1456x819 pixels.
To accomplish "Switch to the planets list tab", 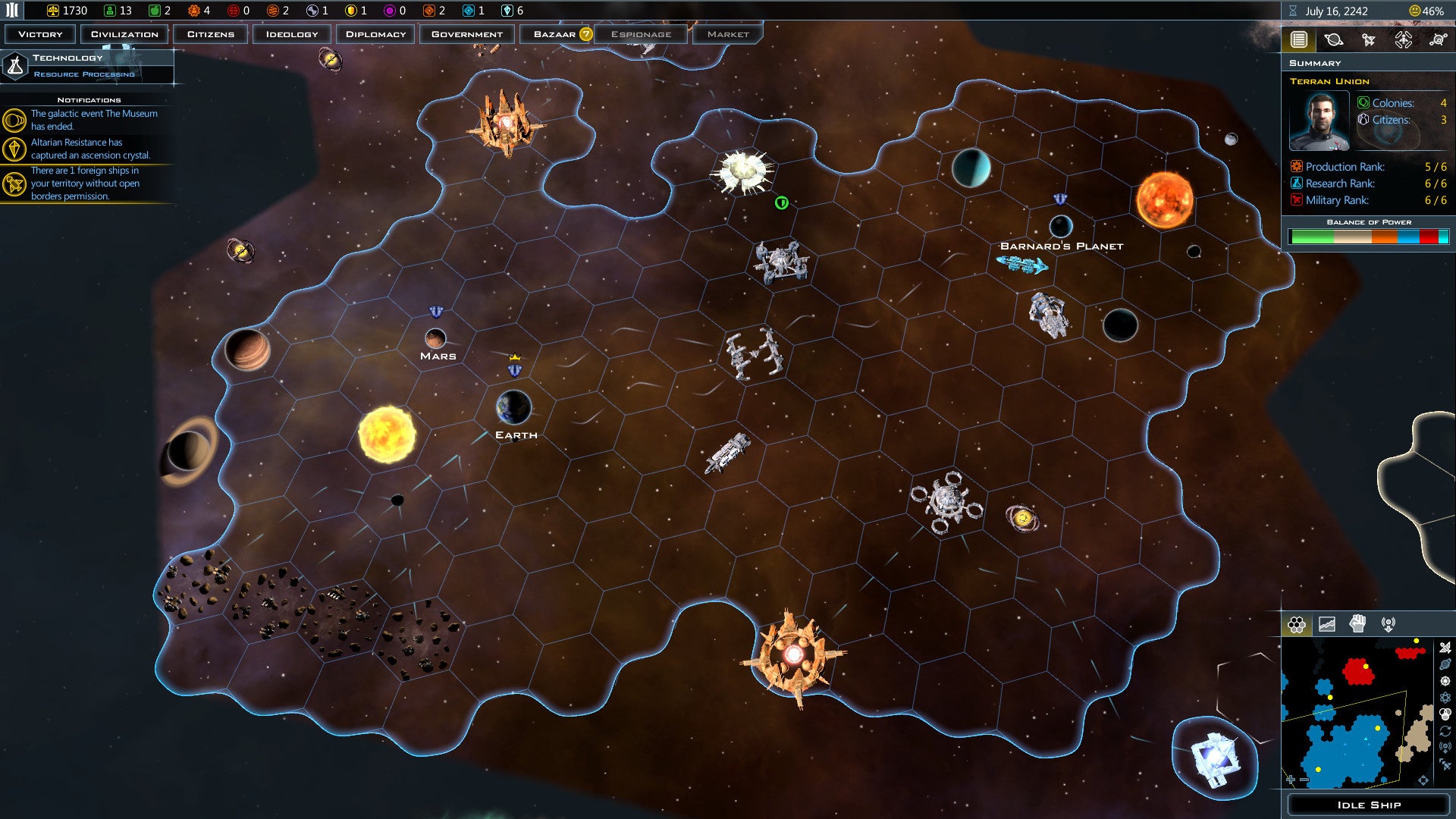I will tap(1333, 40).
